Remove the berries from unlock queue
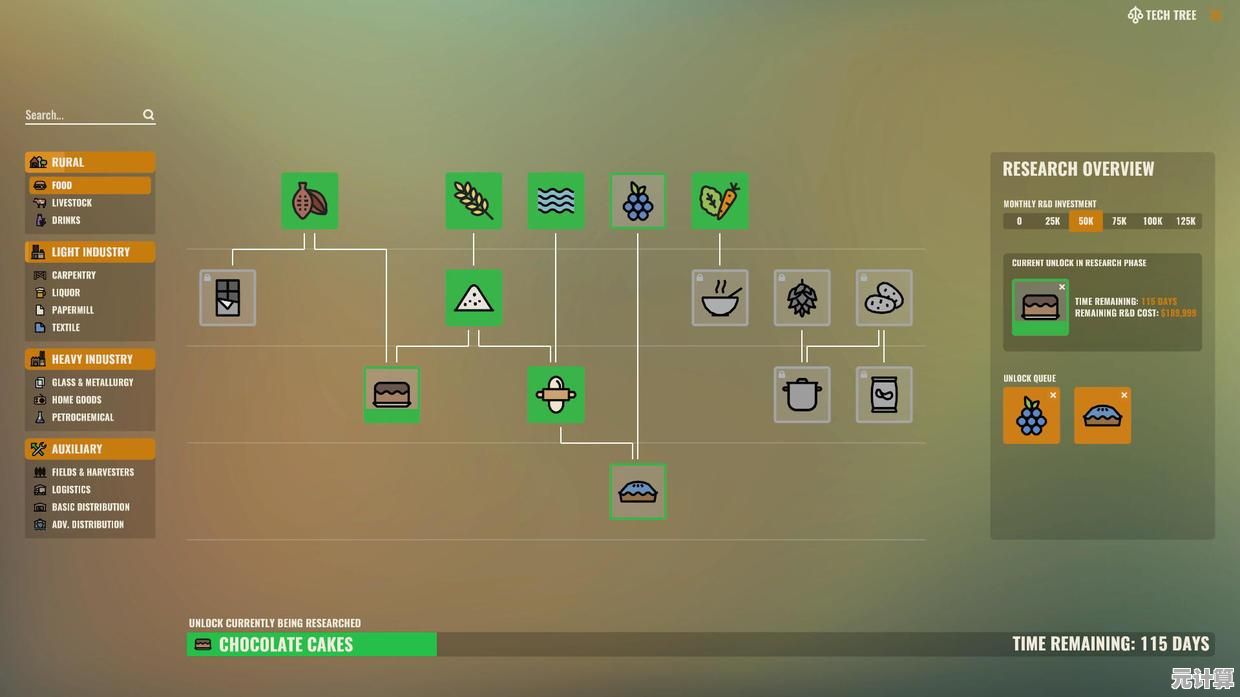The image size is (1240, 697). coord(1053,395)
